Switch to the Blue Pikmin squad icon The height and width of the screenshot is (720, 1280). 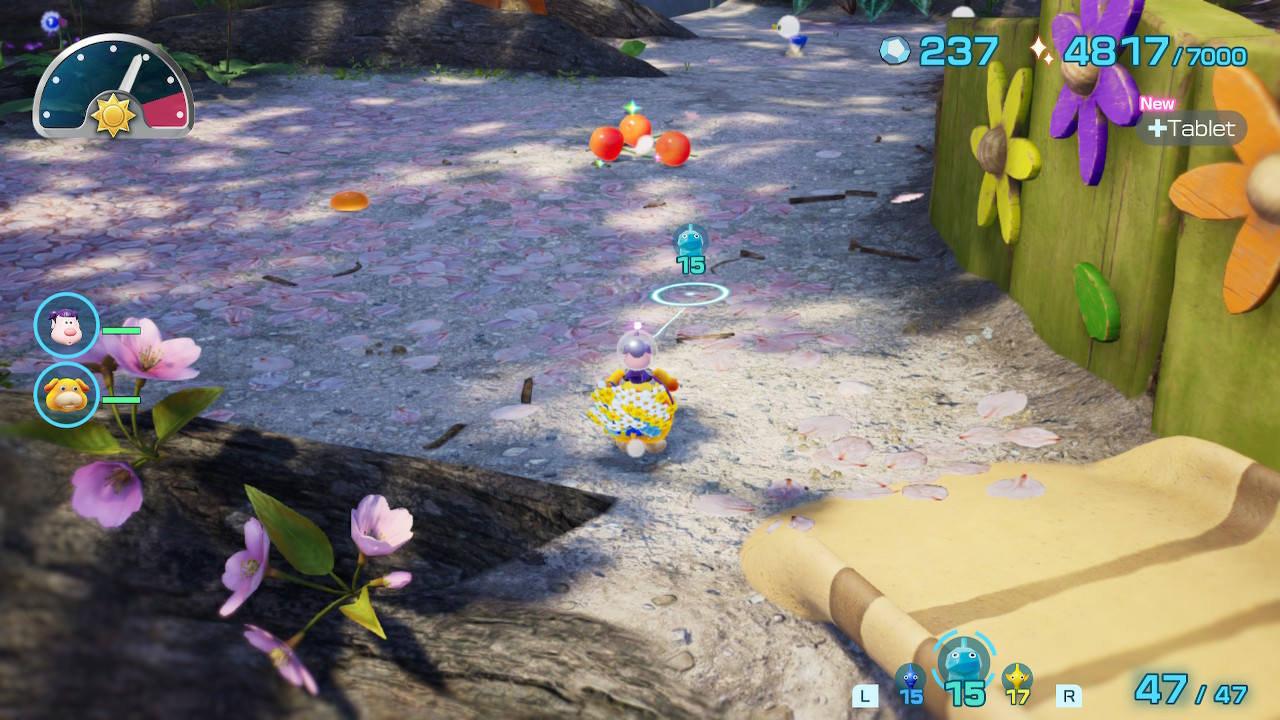pos(910,679)
